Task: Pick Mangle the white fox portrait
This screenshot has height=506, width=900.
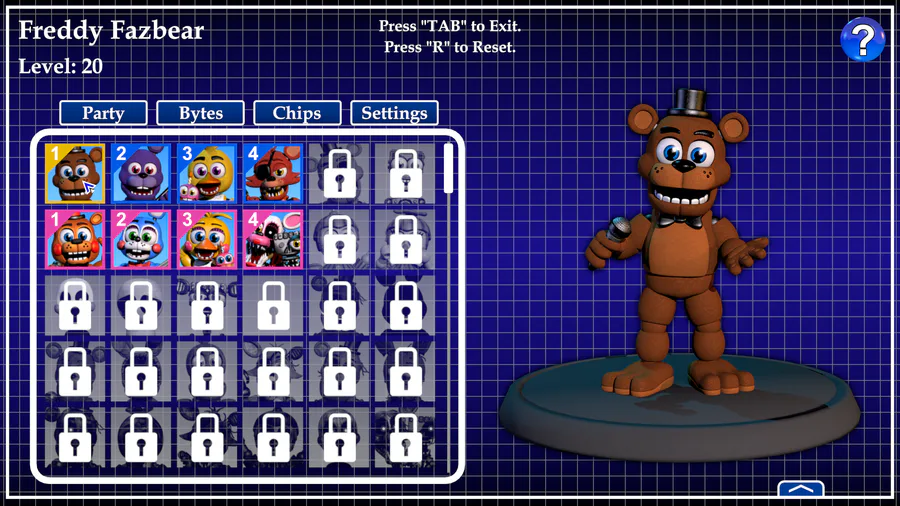Action: [x=273, y=239]
